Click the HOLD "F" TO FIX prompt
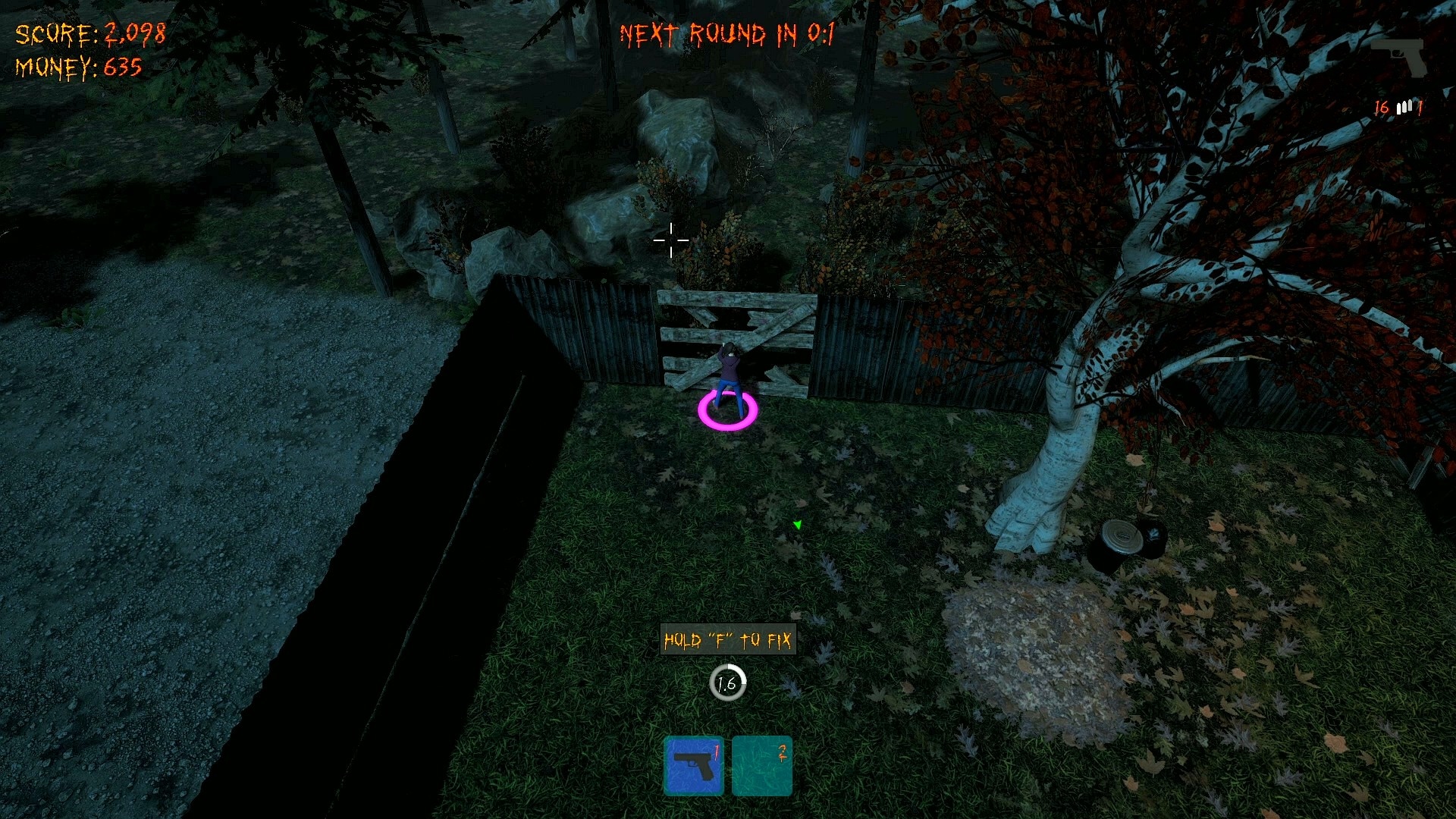The width and height of the screenshot is (1456, 819). [x=727, y=639]
